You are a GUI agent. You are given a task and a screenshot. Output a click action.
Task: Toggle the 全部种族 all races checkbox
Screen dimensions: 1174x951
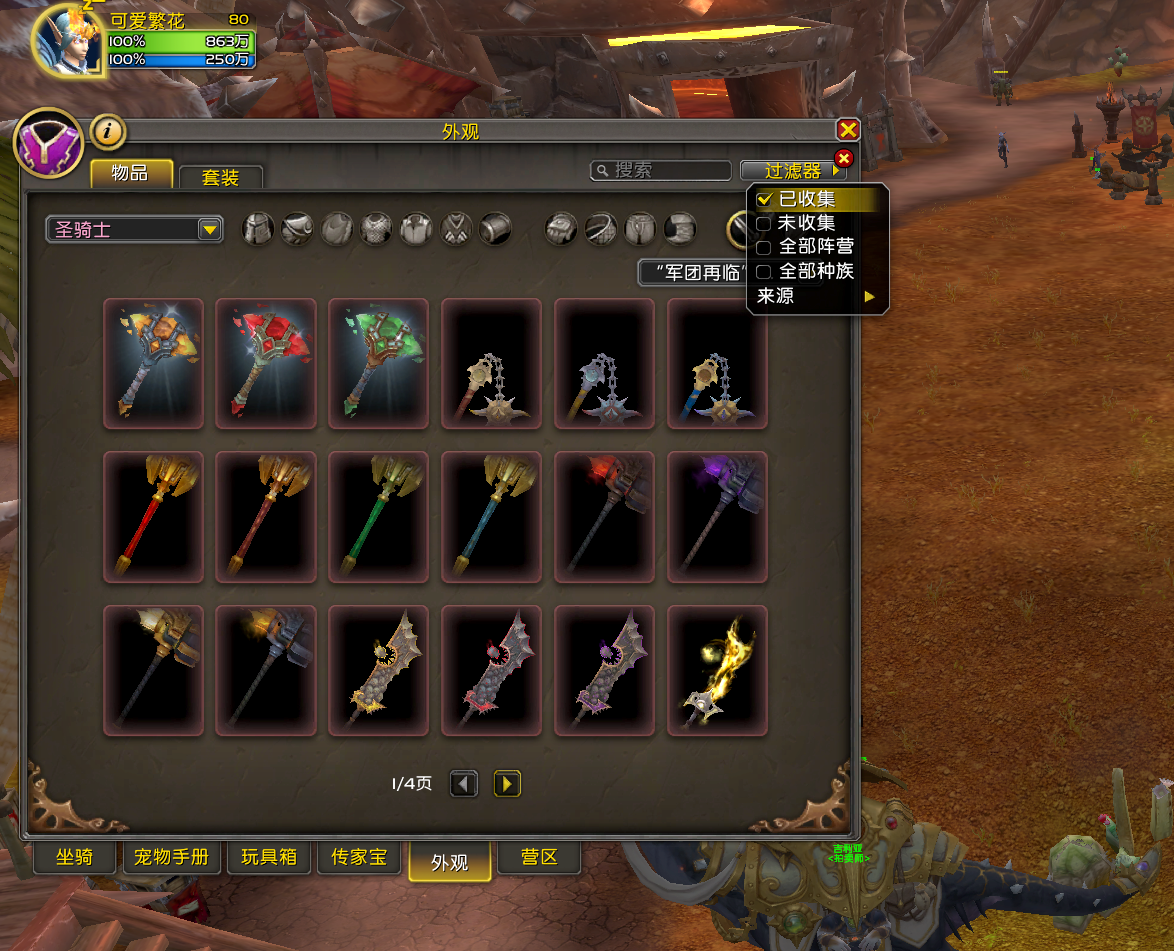pos(764,271)
